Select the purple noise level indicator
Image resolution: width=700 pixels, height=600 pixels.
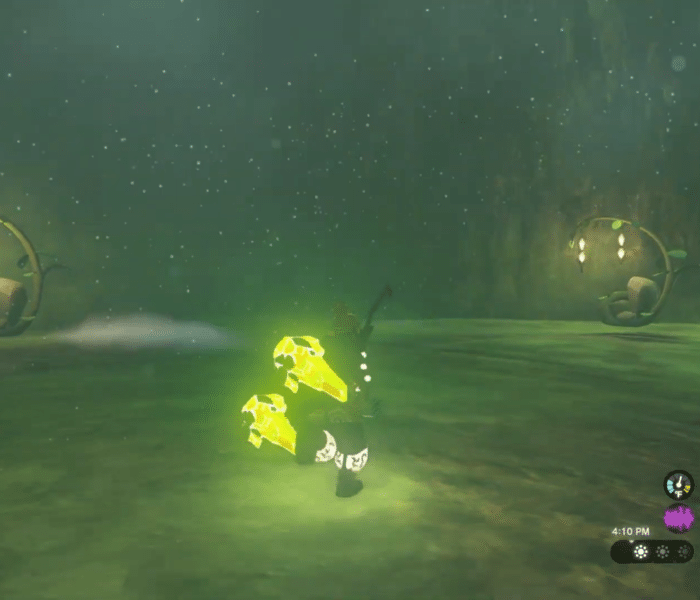point(679,519)
